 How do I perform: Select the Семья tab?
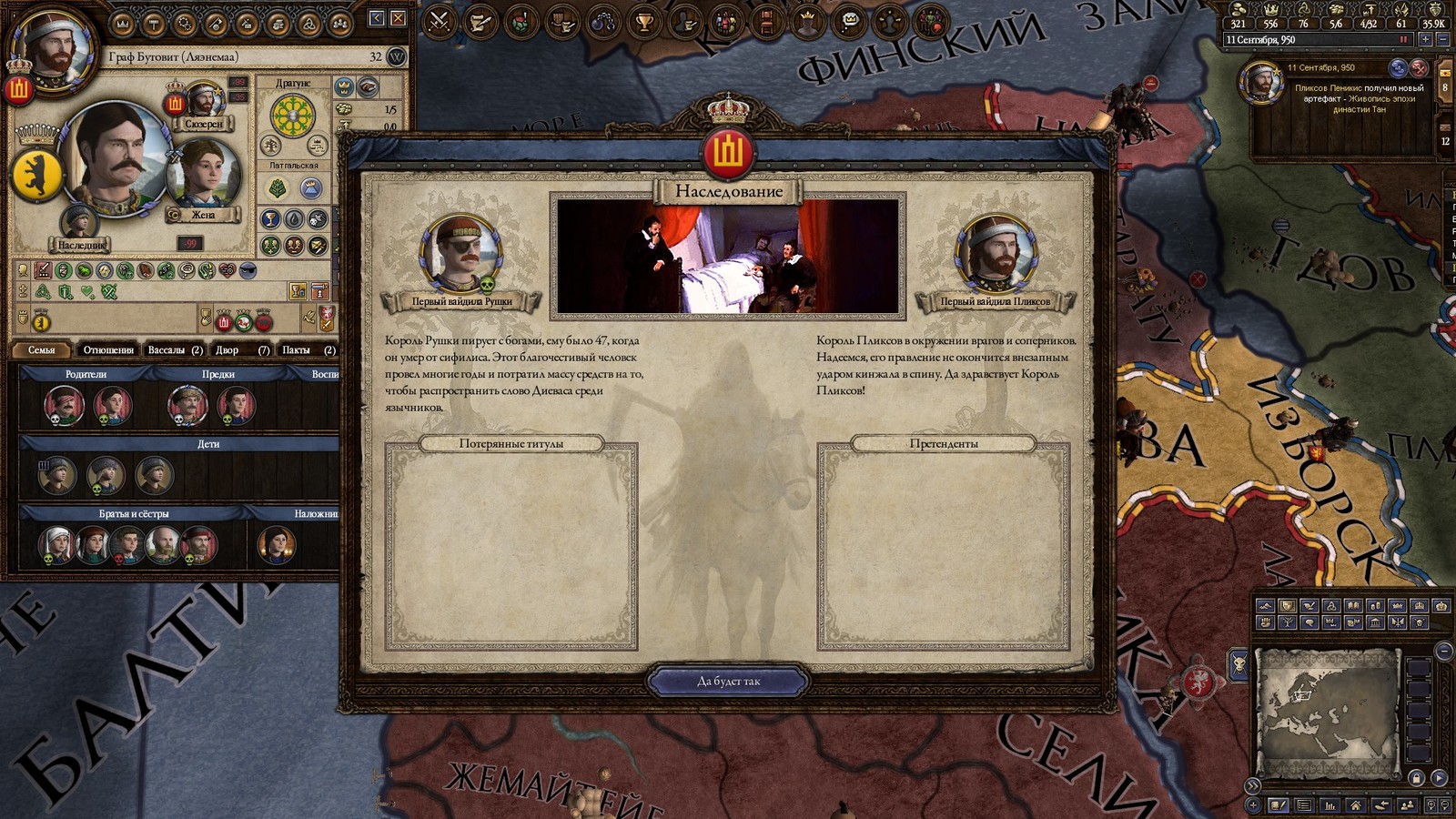pyautogui.click(x=42, y=349)
